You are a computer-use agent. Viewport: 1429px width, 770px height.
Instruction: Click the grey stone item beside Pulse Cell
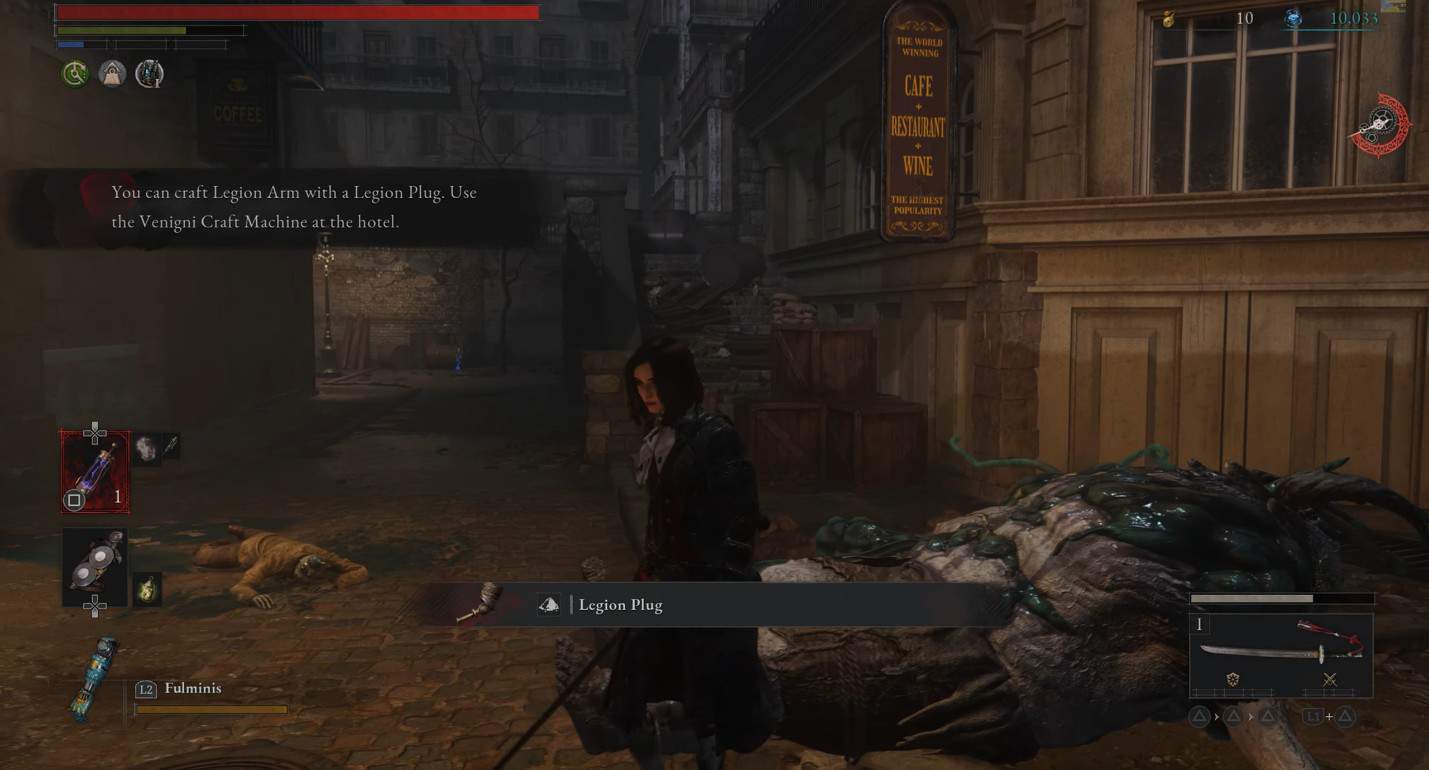146,449
